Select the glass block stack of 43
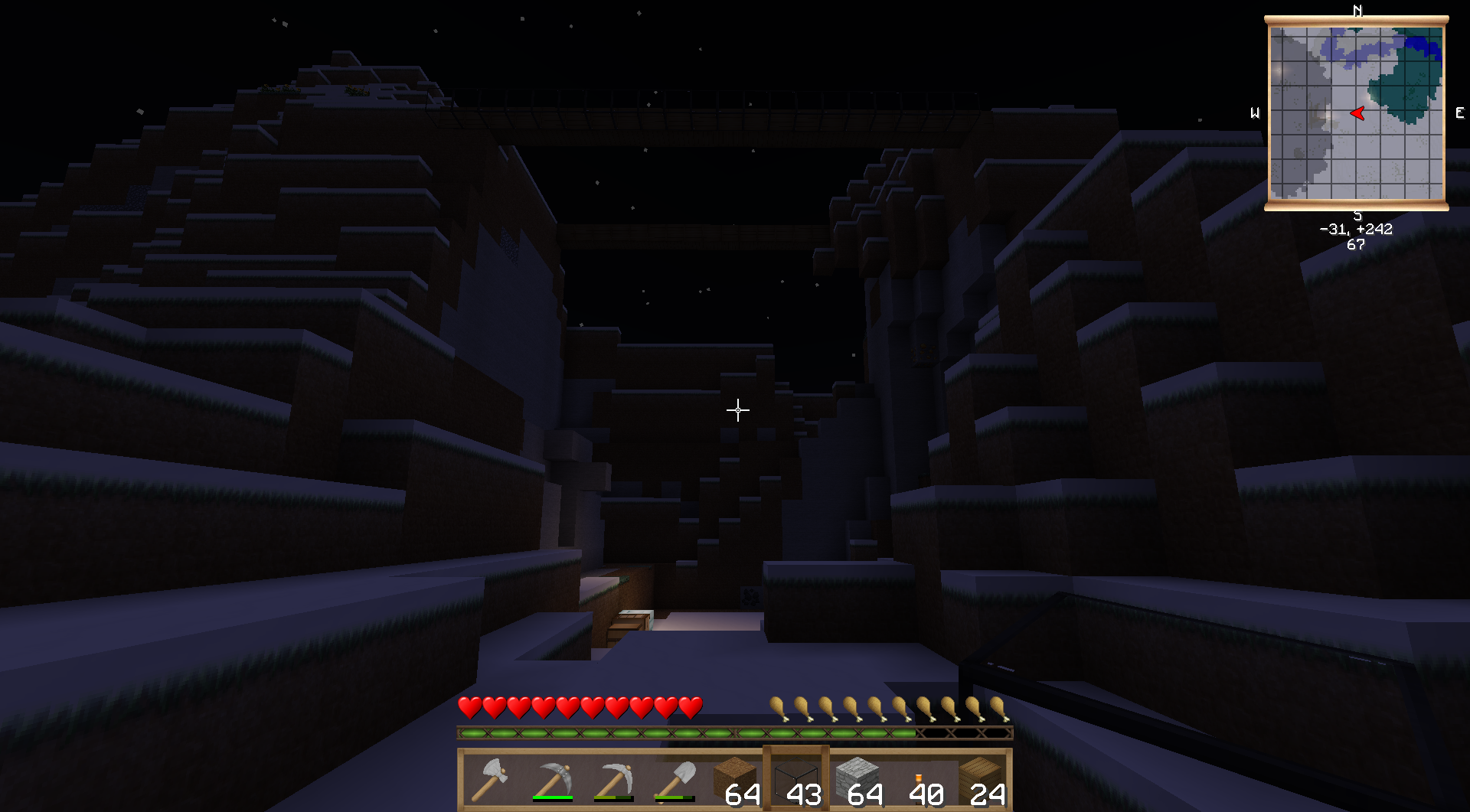This screenshot has height=812, width=1470. [797, 781]
